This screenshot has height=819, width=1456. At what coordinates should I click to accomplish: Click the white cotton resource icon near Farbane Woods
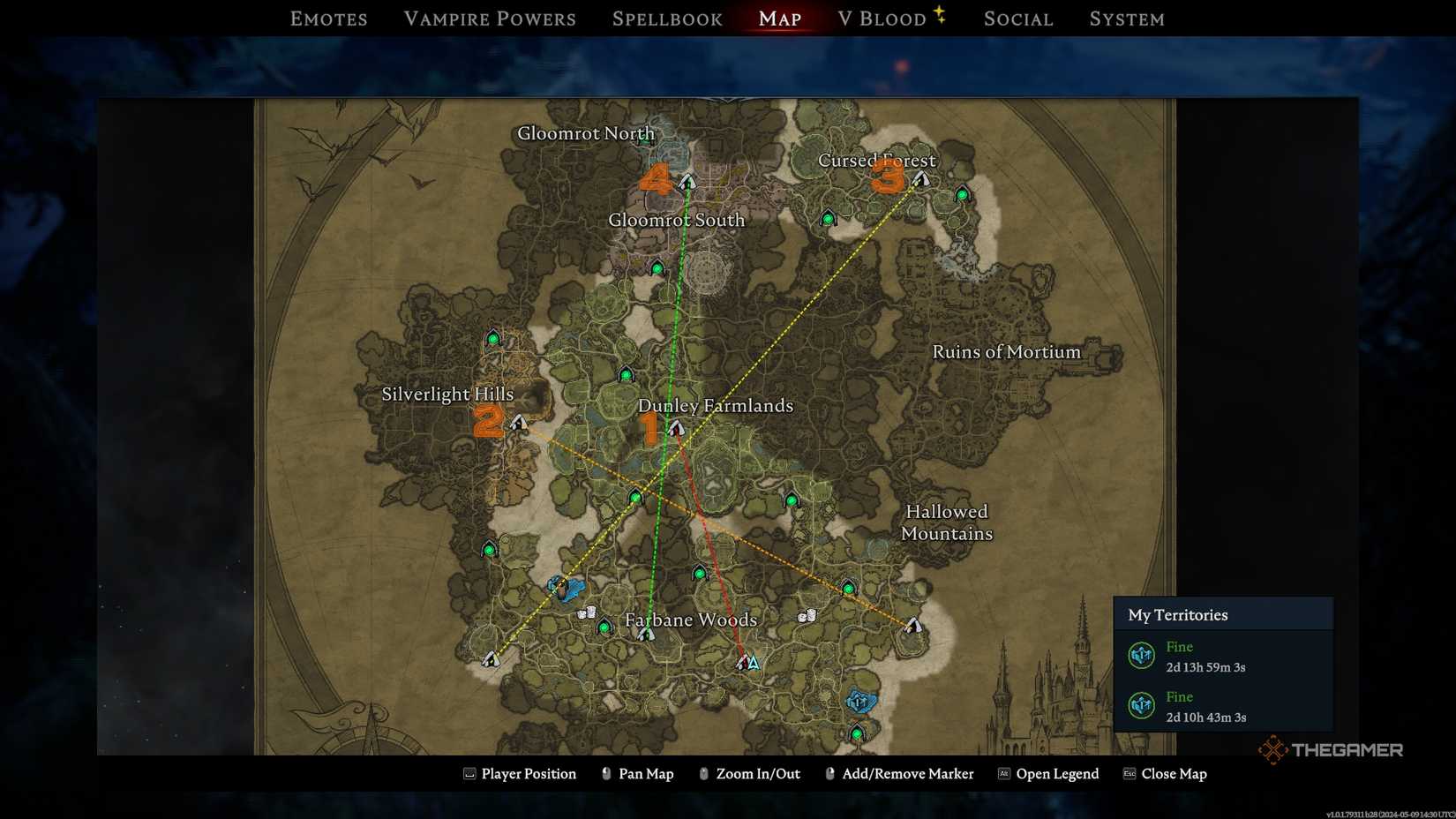pos(589,611)
